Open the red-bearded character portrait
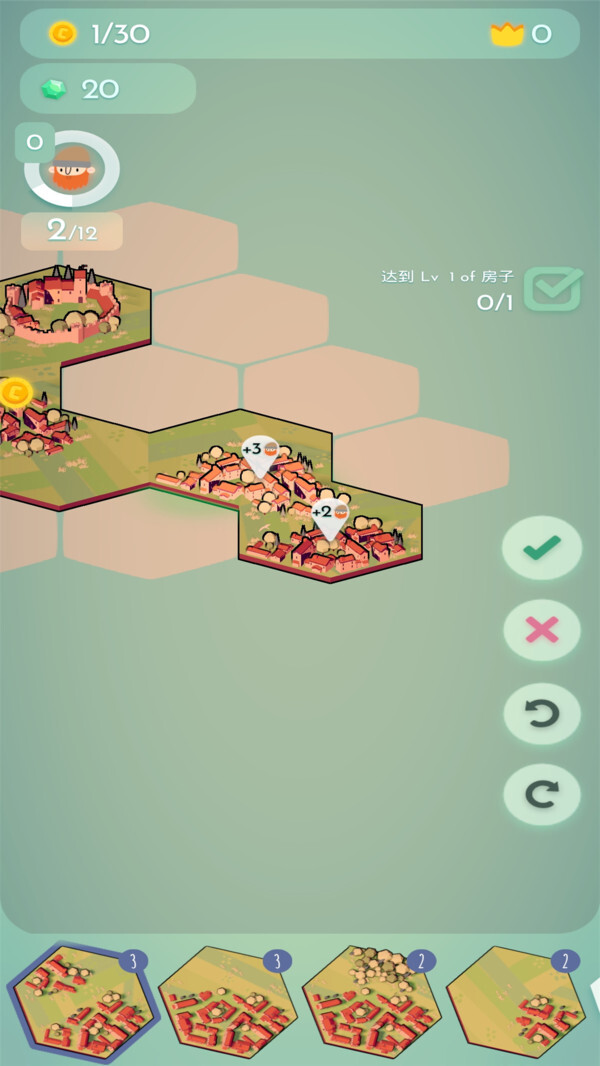The width and height of the screenshot is (600, 1066). point(72,169)
